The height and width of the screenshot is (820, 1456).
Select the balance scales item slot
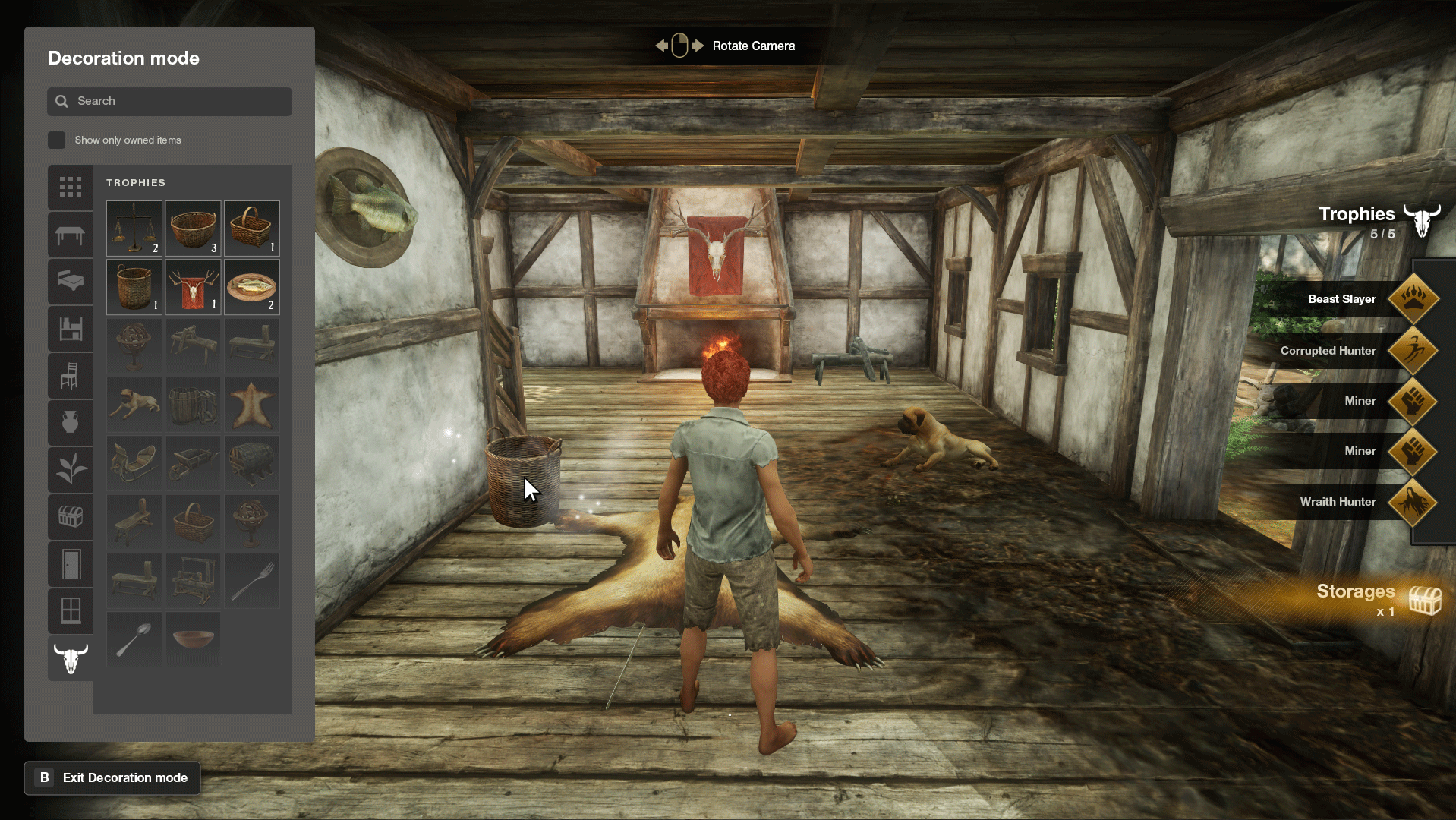point(134,228)
